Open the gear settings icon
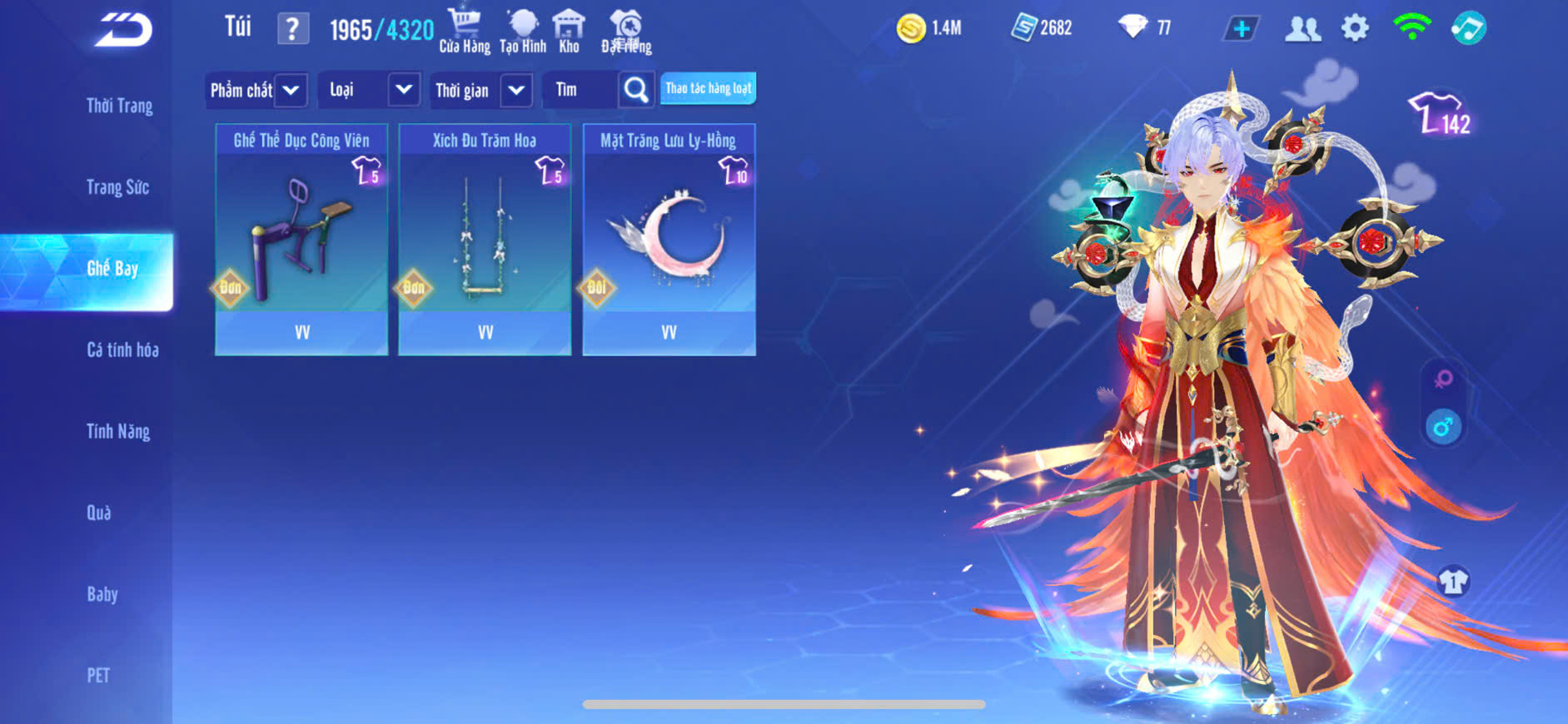1568x724 pixels. (x=1355, y=28)
